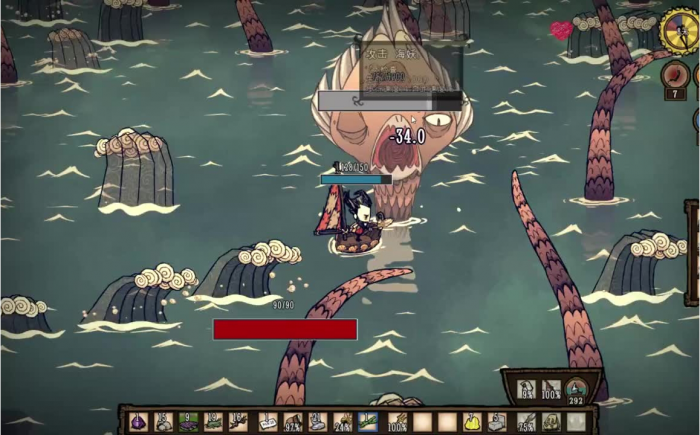The height and width of the screenshot is (435, 700).
Task: Click the boat sail slot at 9%
Action: (525, 390)
